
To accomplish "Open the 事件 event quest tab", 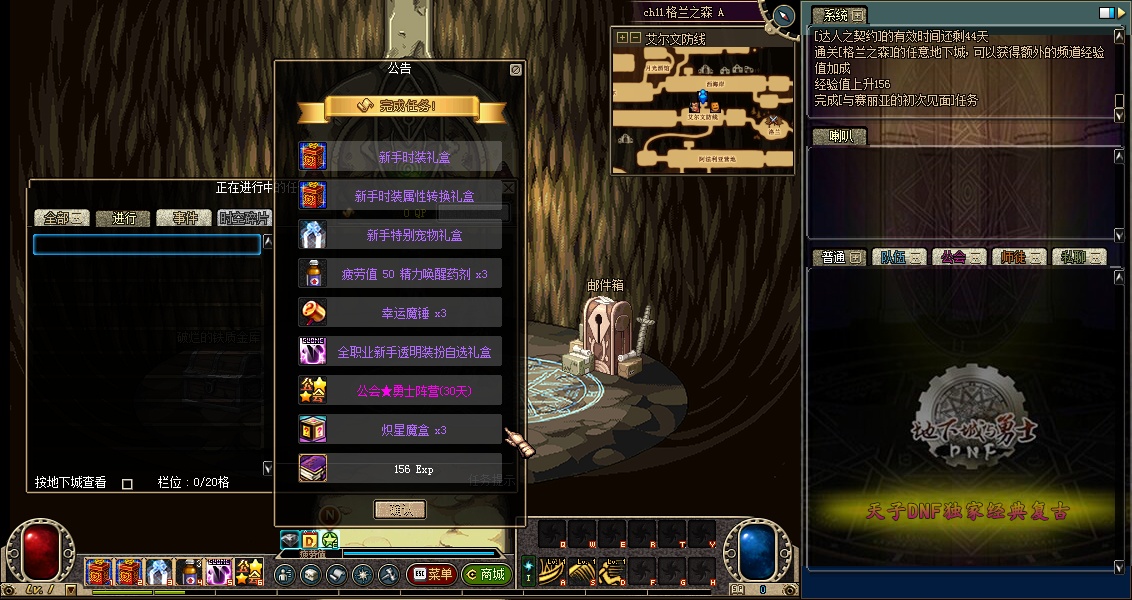I will coord(185,218).
